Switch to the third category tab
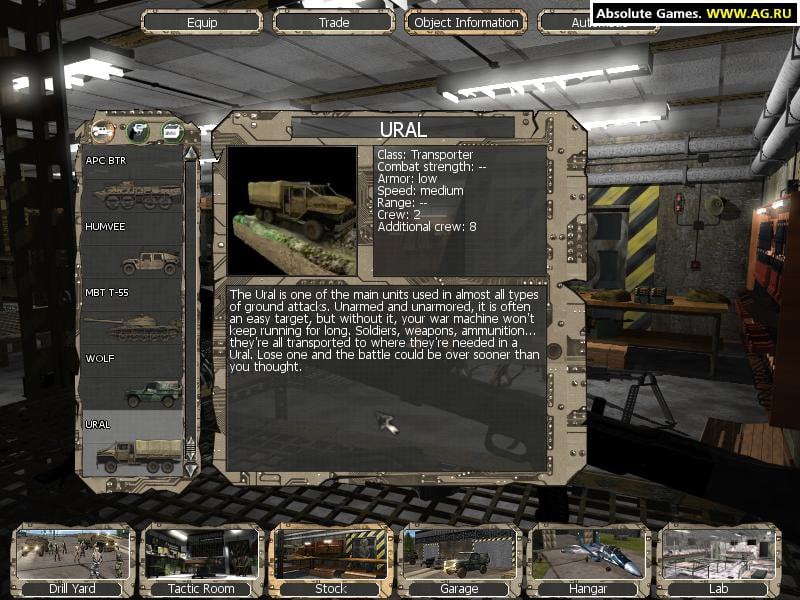This screenshot has height=600, width=800. (x=172, y=130)
